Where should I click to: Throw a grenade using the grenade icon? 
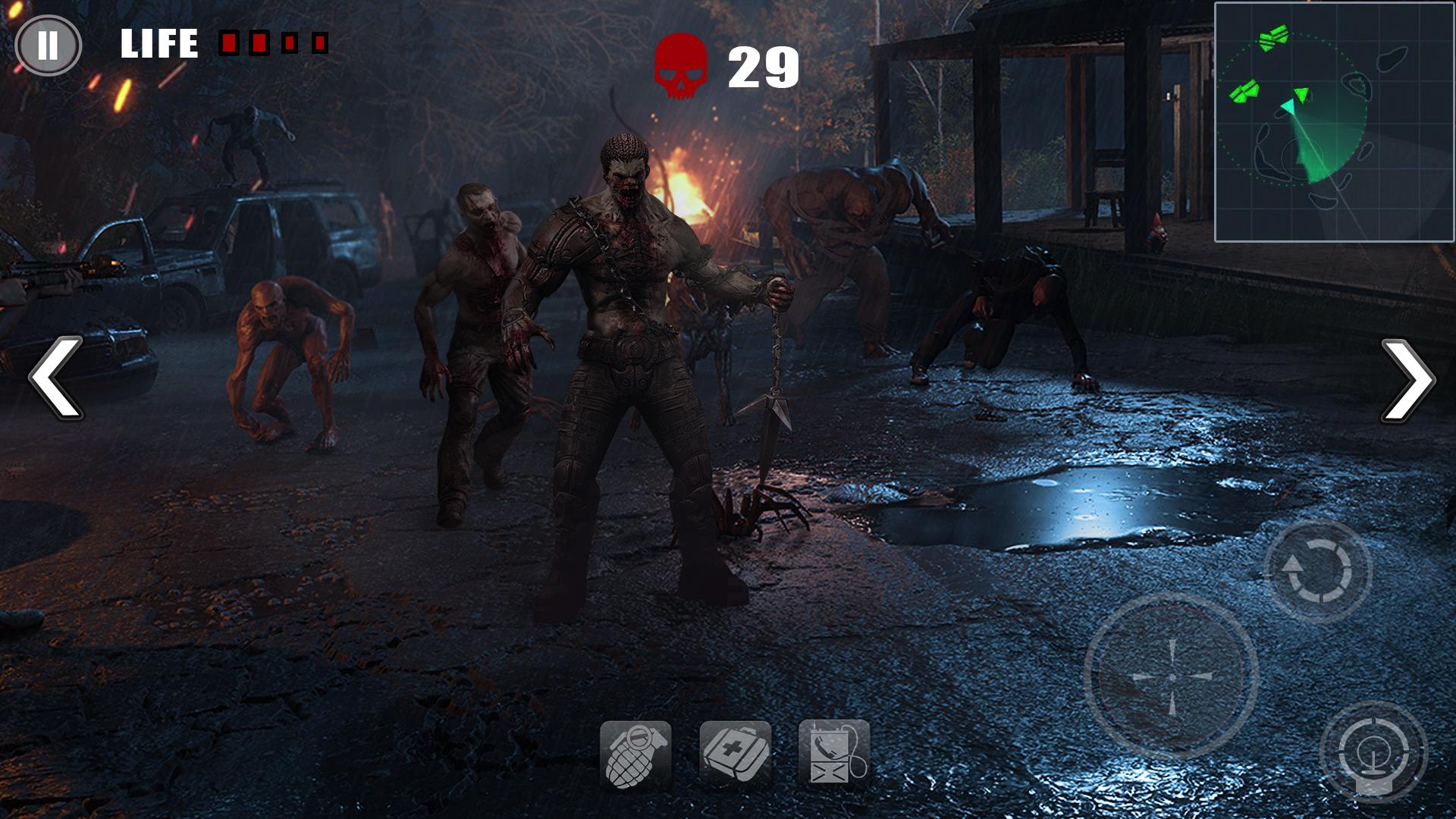pos(635,755)
